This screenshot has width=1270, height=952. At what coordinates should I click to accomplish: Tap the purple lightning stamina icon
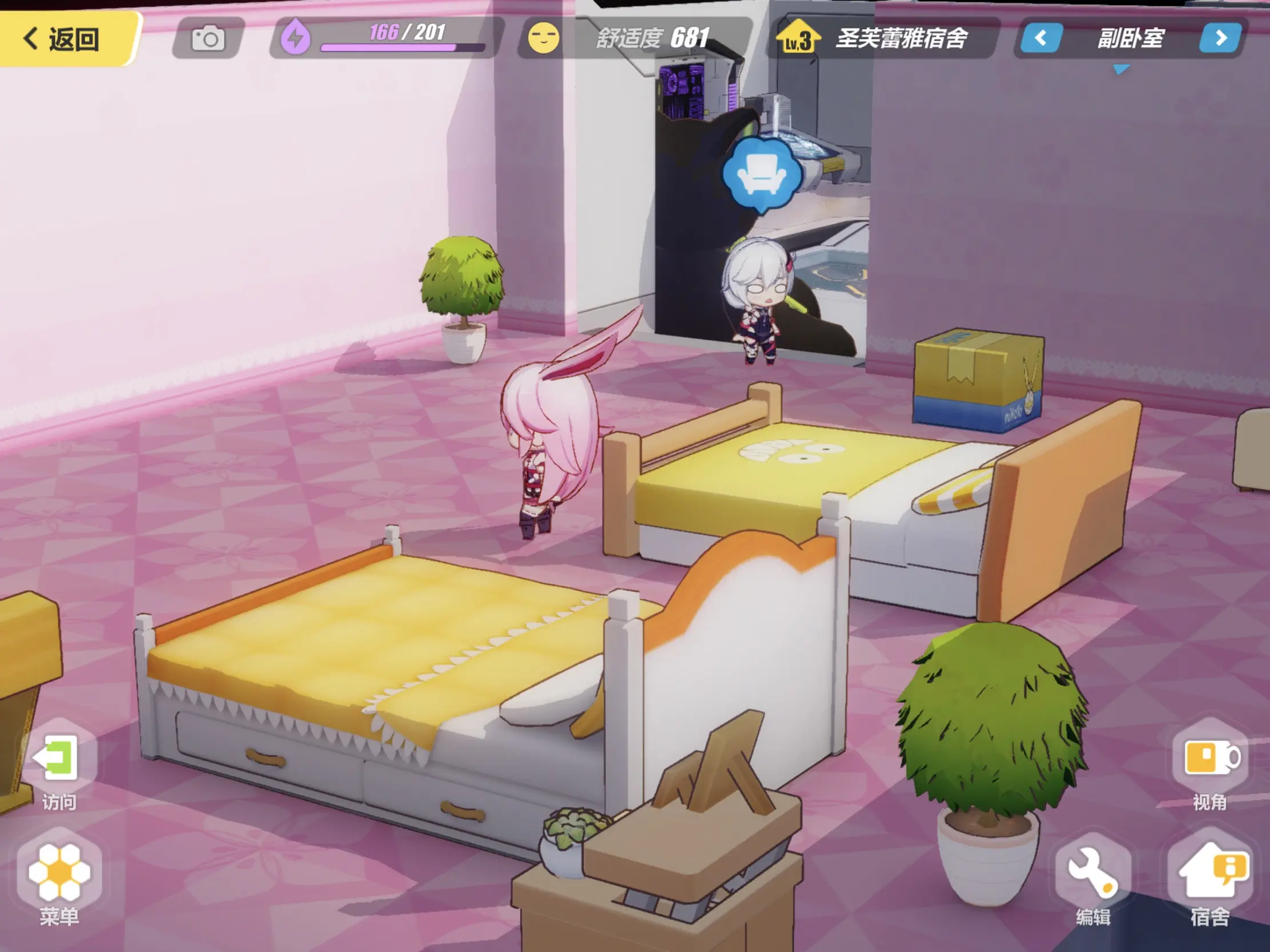(x=296, y=38)
